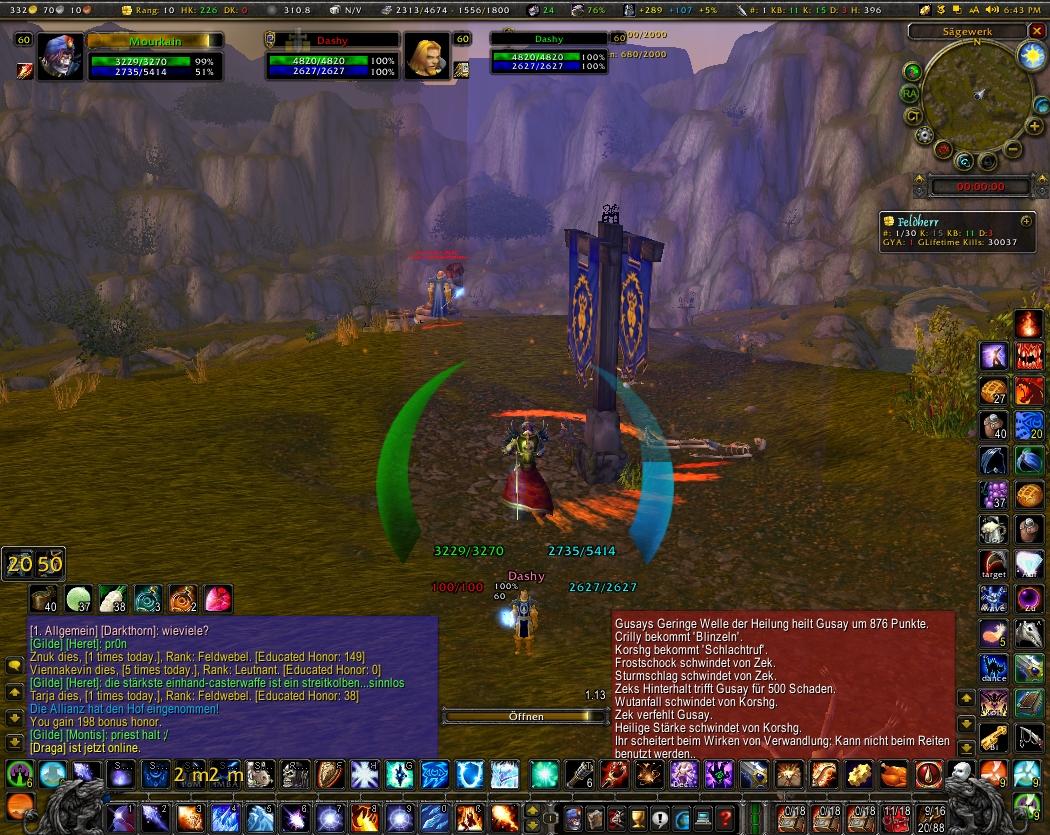The width and height of the screenshot is (1050, 835).
Task: Activate the fire spell icon atop side bar
Action: [1029, 323]
